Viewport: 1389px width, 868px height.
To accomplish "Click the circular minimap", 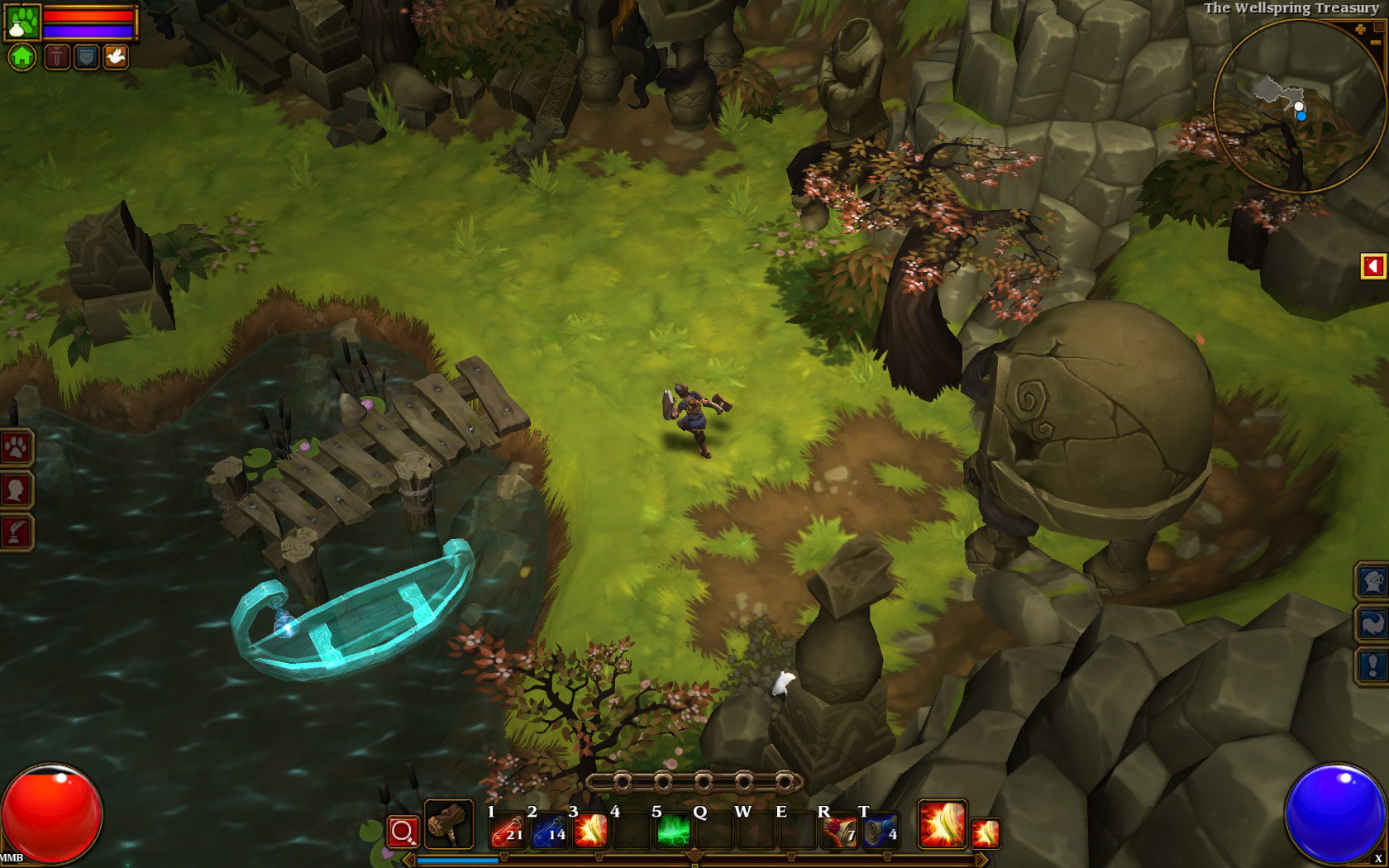I will [1299, 106].
